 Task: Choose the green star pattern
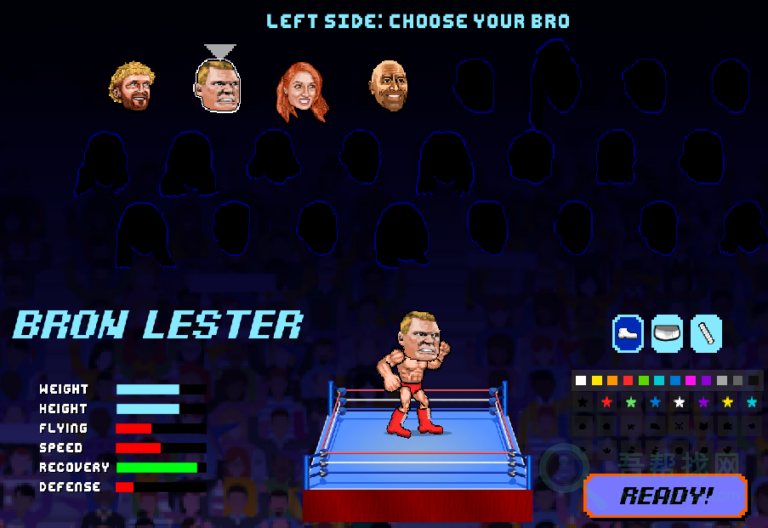(630, 402)
